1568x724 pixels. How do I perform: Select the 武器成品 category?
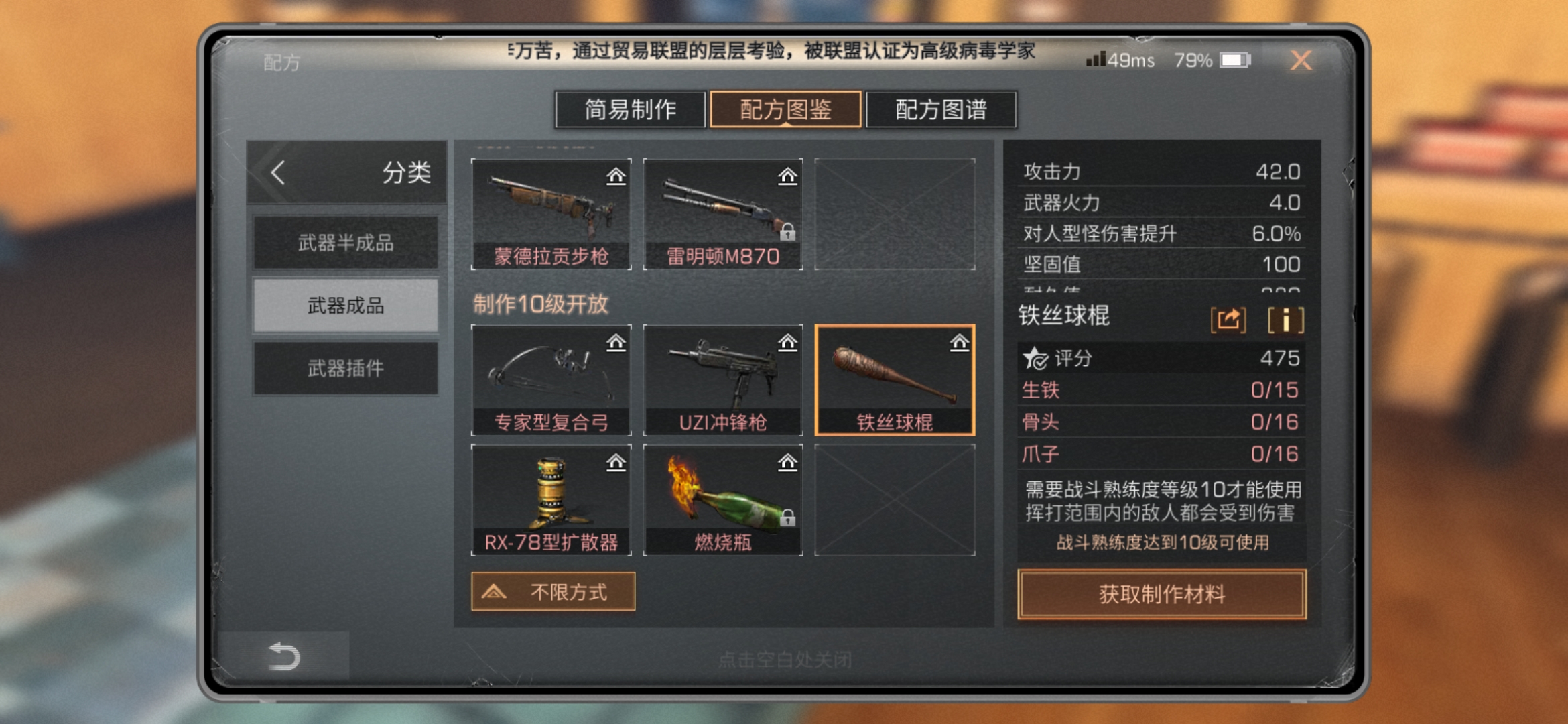pyautogui.click(x=346, y=305)
